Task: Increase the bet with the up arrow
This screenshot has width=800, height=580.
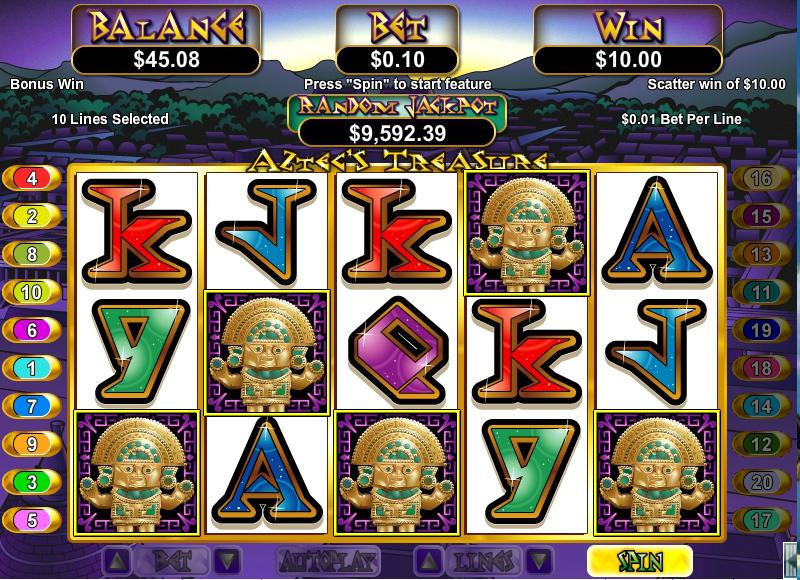Action: point(116,560)
